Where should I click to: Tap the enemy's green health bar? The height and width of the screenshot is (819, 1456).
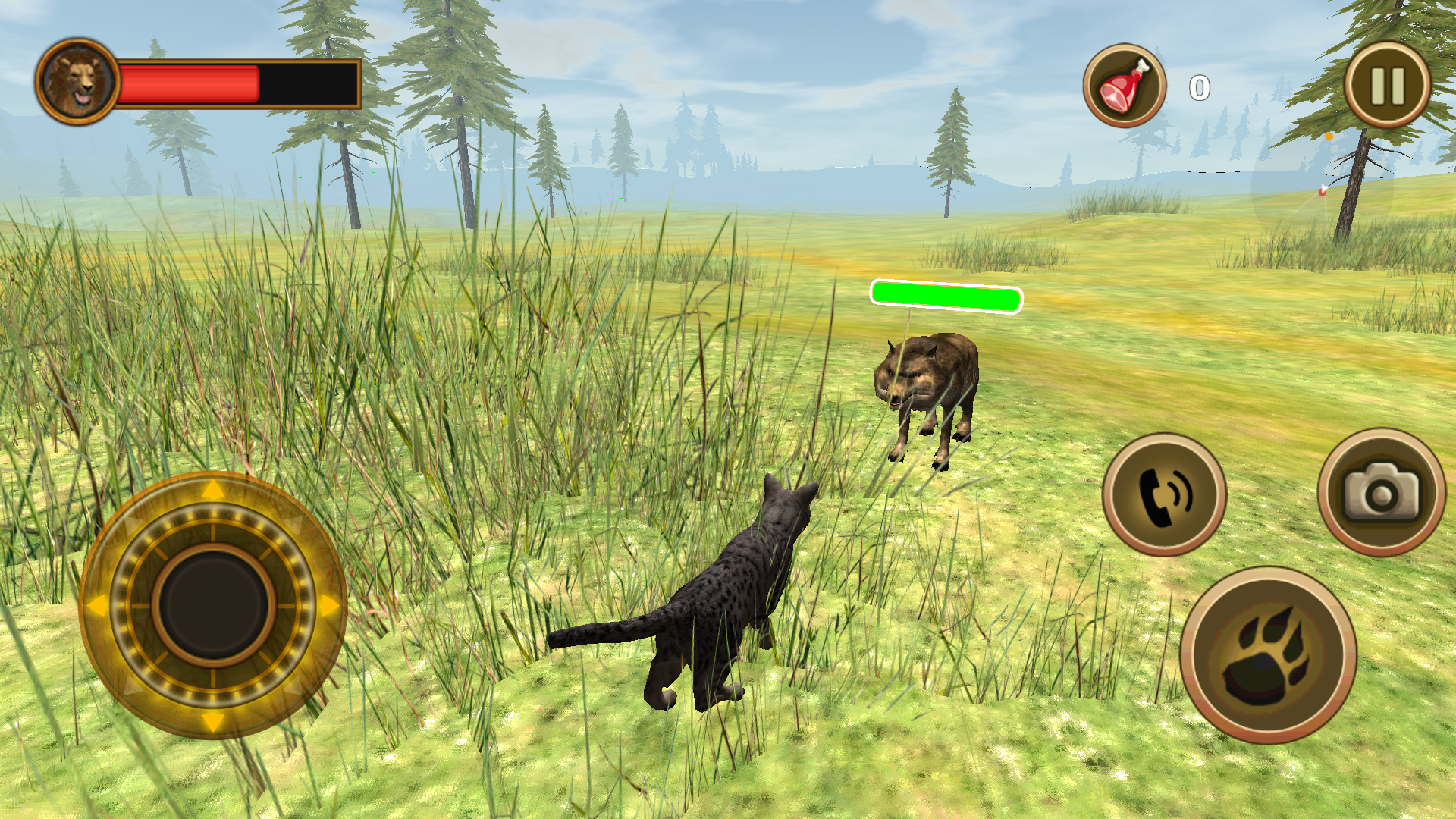click(946, 296)
